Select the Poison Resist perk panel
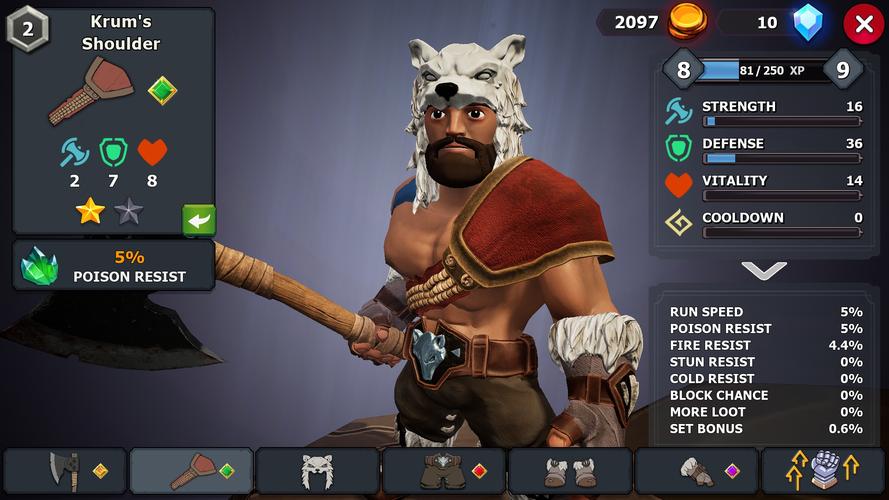The image size is (889, 500). point(114,265)
